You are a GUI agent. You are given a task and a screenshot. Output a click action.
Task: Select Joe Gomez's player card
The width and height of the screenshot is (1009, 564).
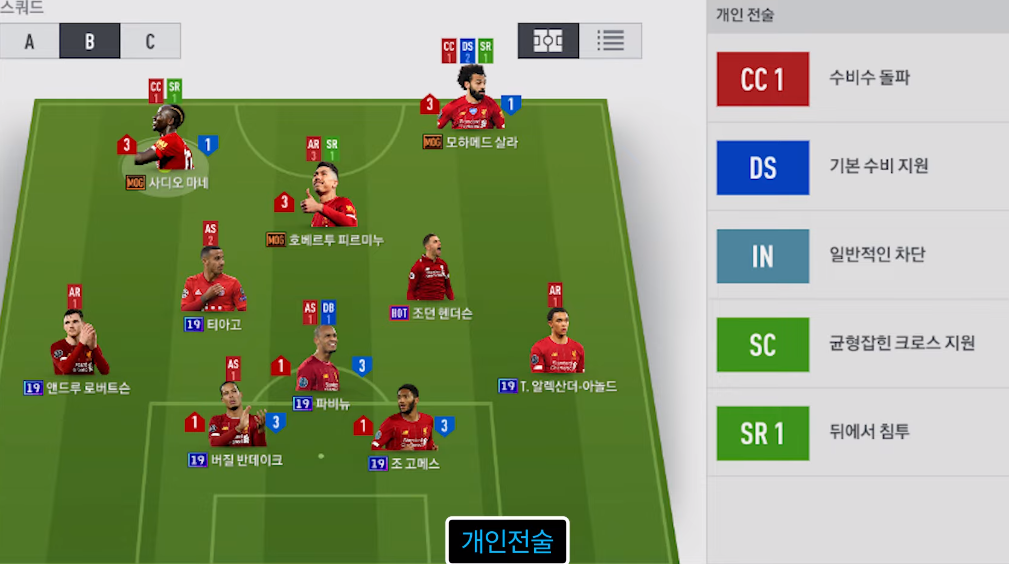[404, 425]
